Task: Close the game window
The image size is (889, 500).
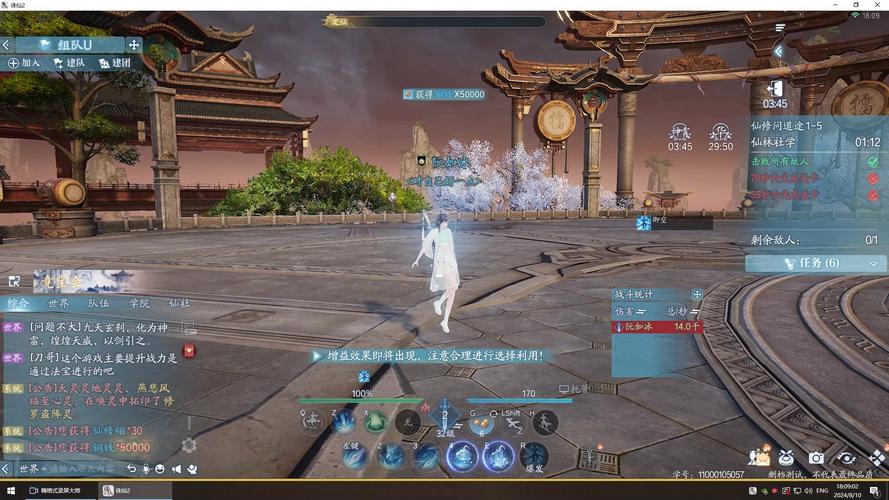Action: (x=877, y=5)
